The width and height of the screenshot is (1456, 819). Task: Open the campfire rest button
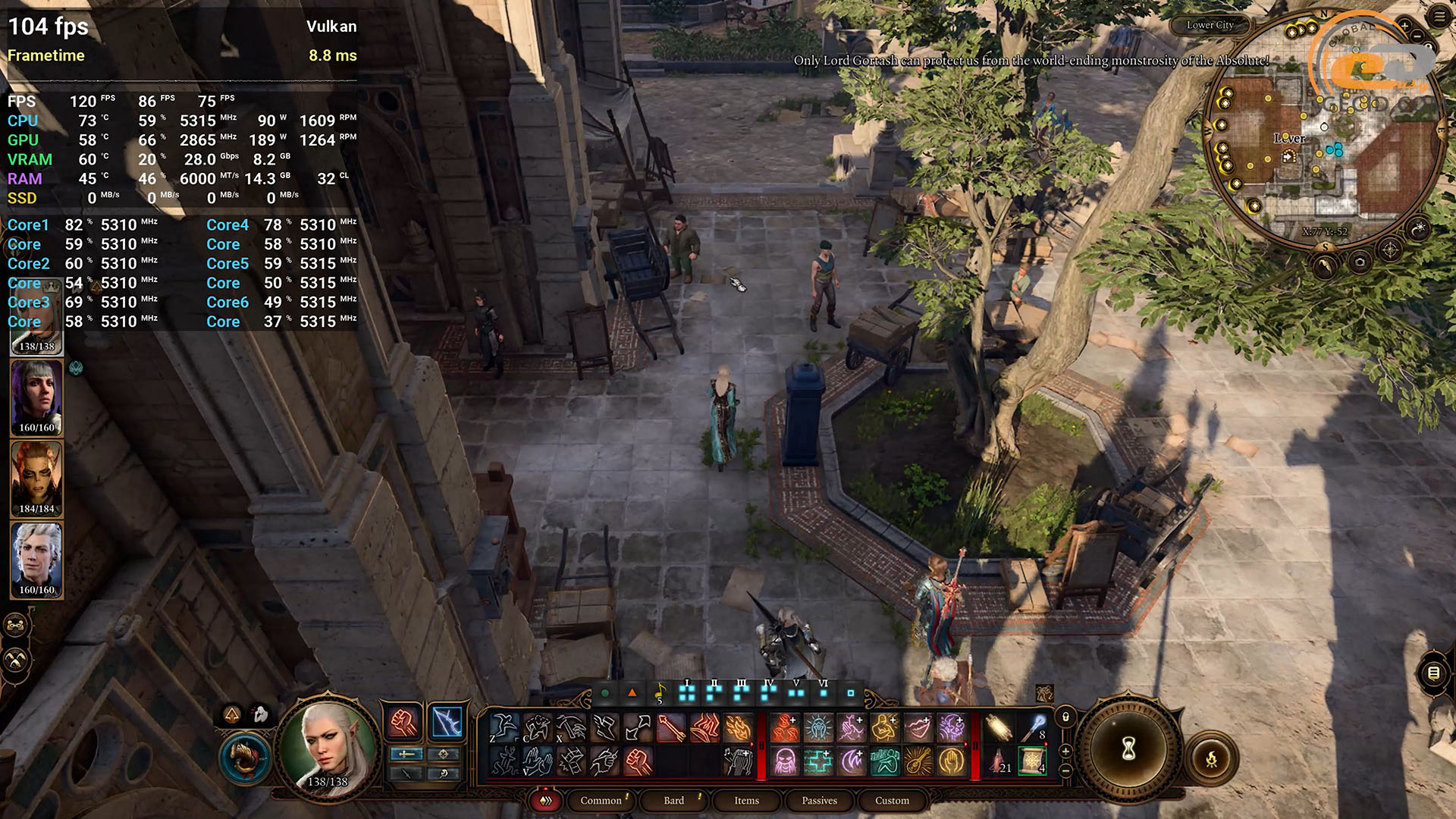1211,758
